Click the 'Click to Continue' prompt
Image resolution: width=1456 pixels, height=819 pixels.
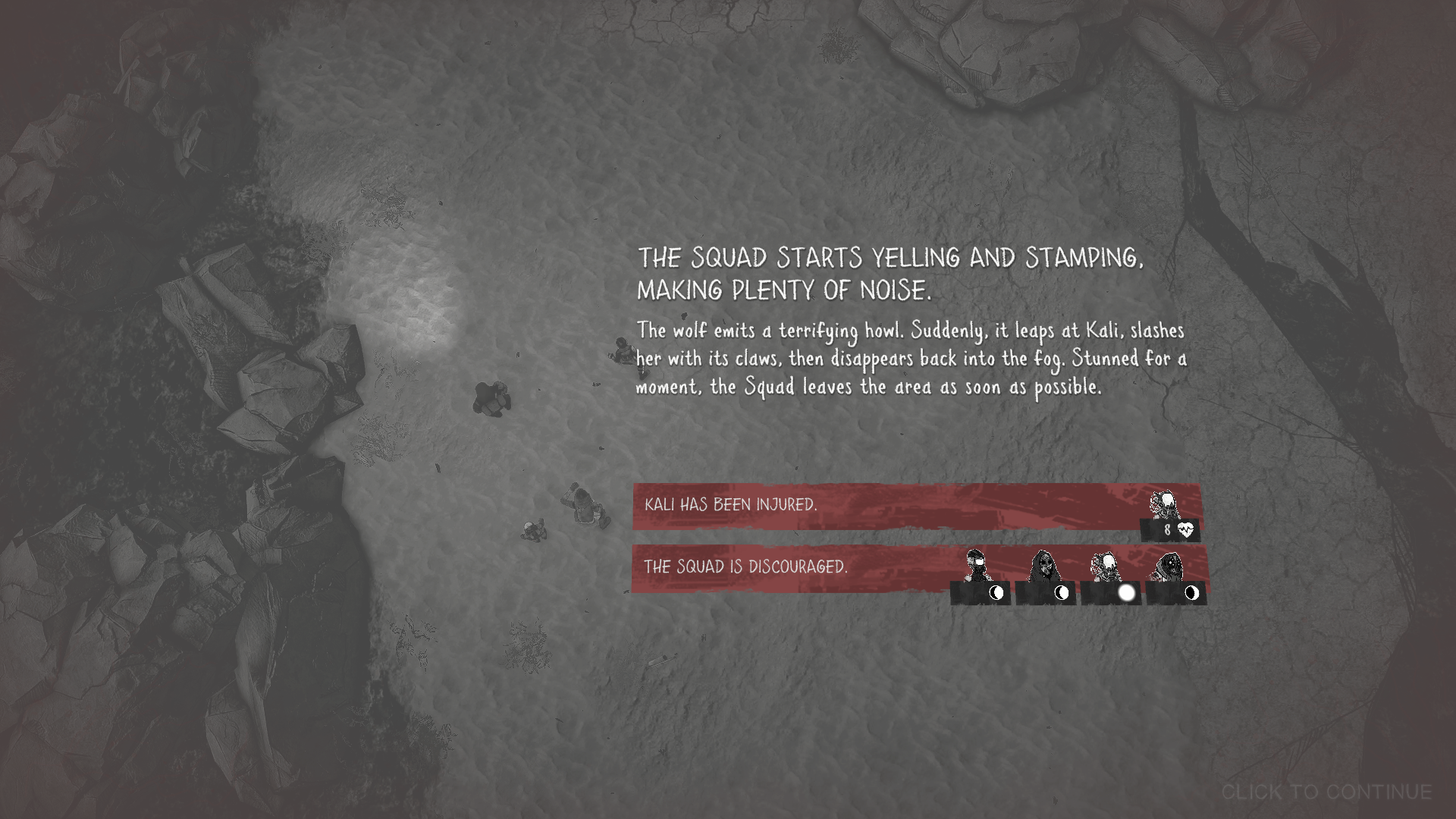(1326, 792)
